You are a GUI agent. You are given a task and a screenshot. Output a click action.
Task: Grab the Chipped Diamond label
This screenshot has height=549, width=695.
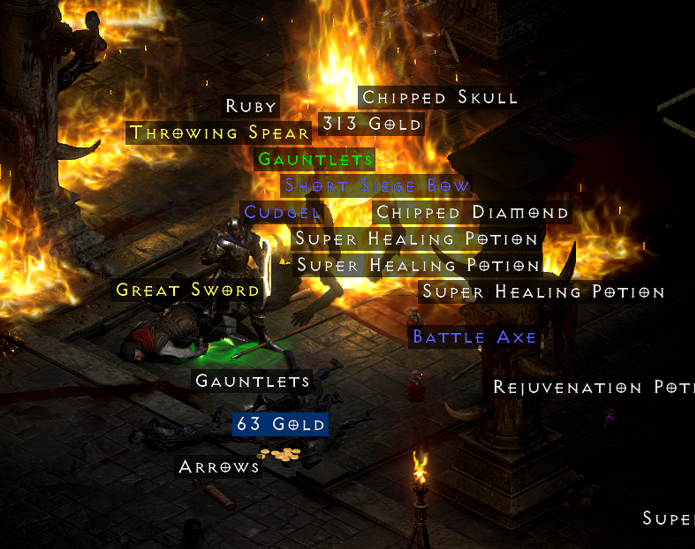(x=472, y=212)
